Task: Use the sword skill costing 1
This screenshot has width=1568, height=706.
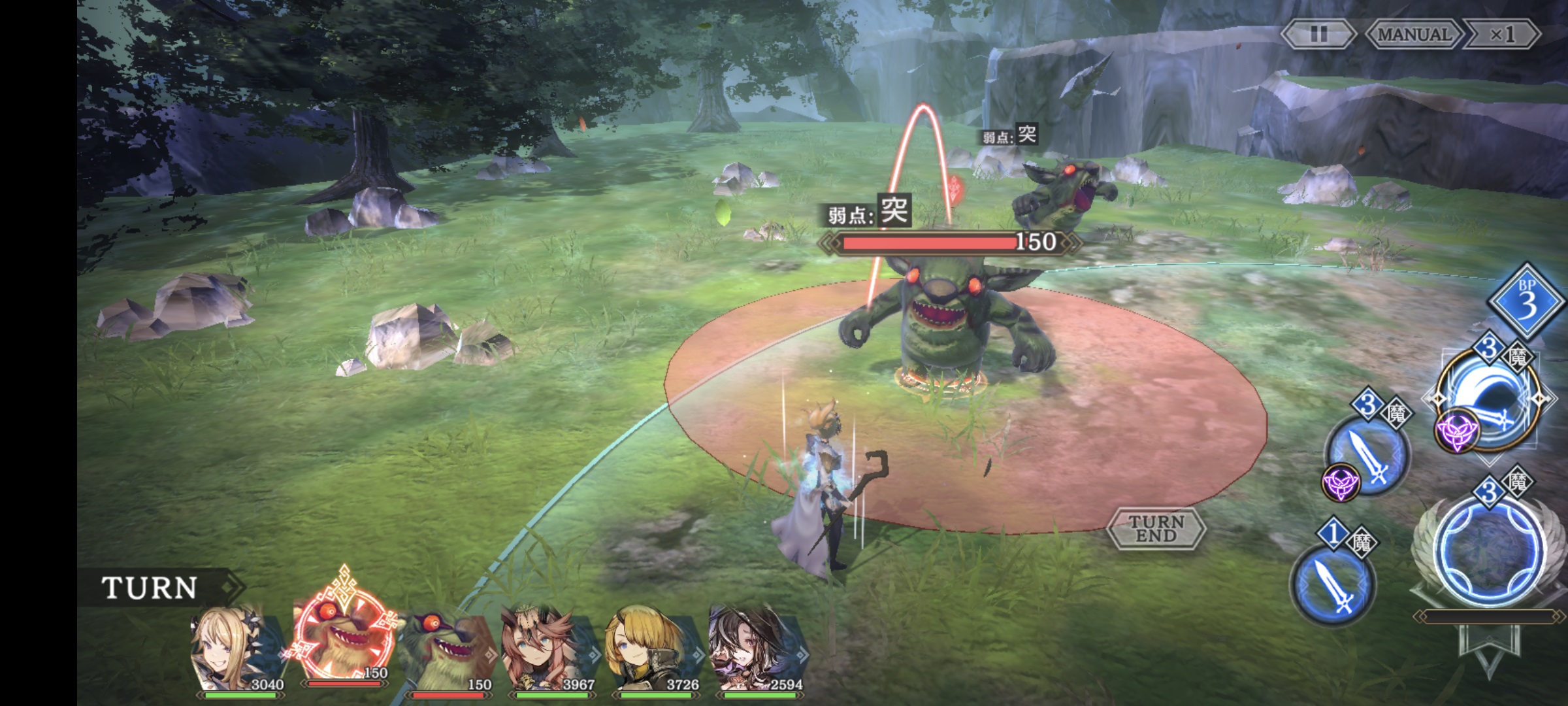Action: tap(1333, 583)
